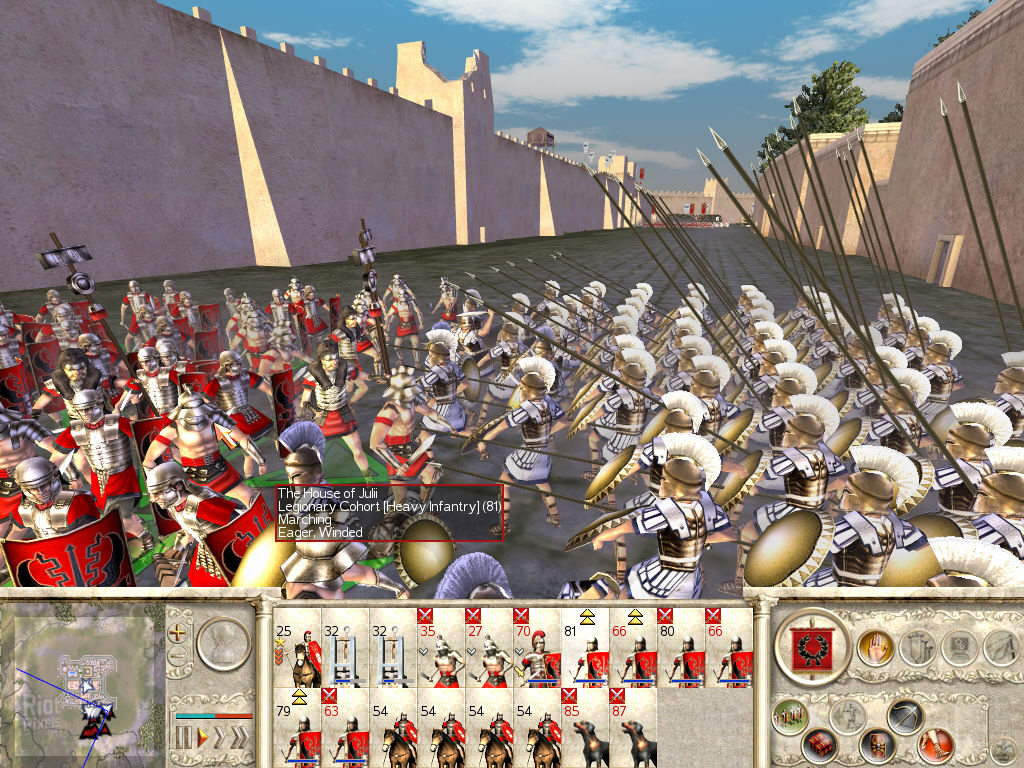Select the 81-man legionary cohort card

click(585, 646)
